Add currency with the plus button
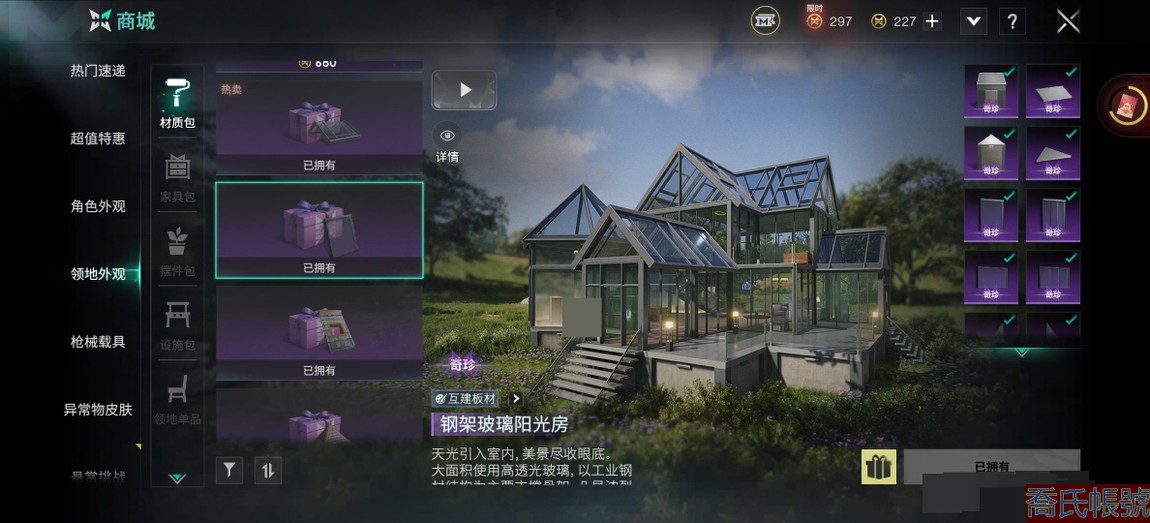This screenshot has height=523, width=1150. point(932,21)
